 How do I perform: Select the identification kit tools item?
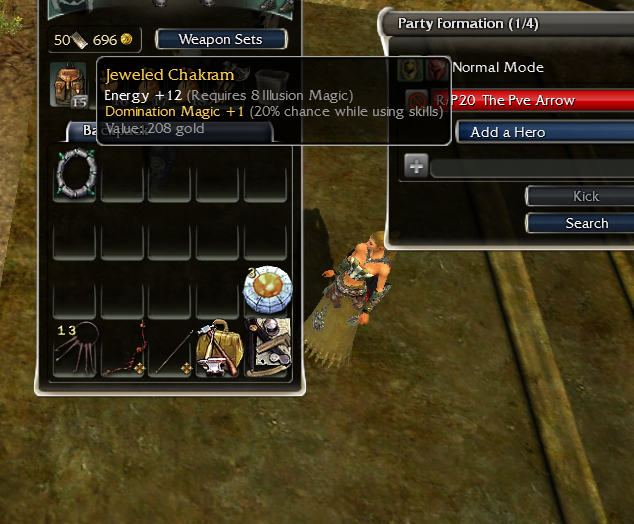[267, 350]
